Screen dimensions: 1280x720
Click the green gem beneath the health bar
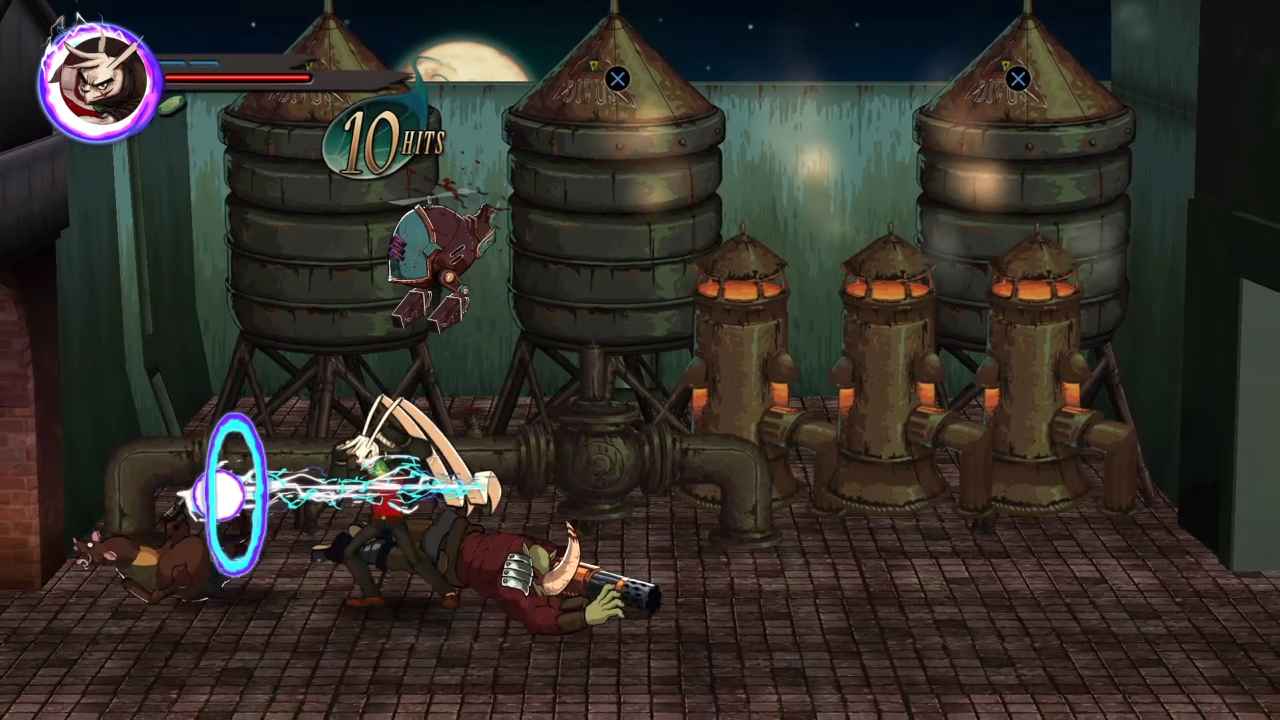pyautogui.click(x=170, y=105)
